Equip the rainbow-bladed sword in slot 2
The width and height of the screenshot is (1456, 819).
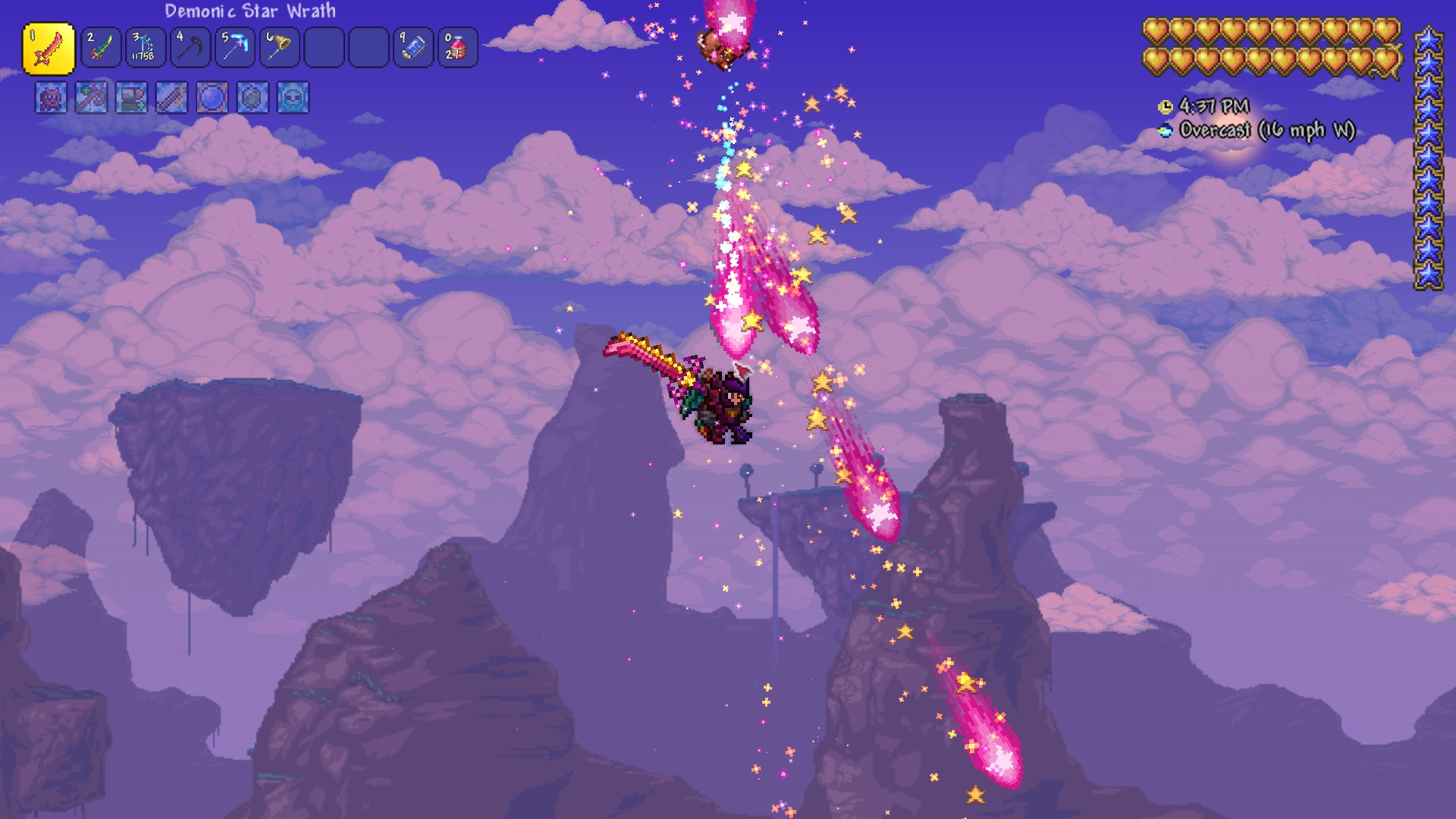click(x=101, y=48)
